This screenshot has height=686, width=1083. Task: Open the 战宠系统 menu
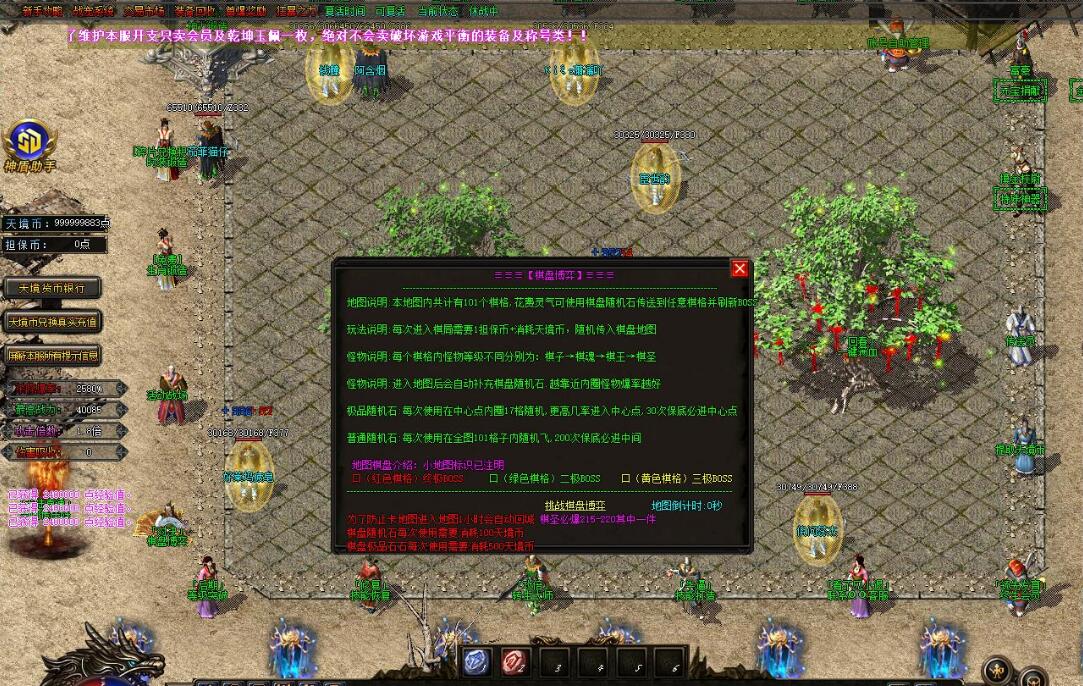93,12
